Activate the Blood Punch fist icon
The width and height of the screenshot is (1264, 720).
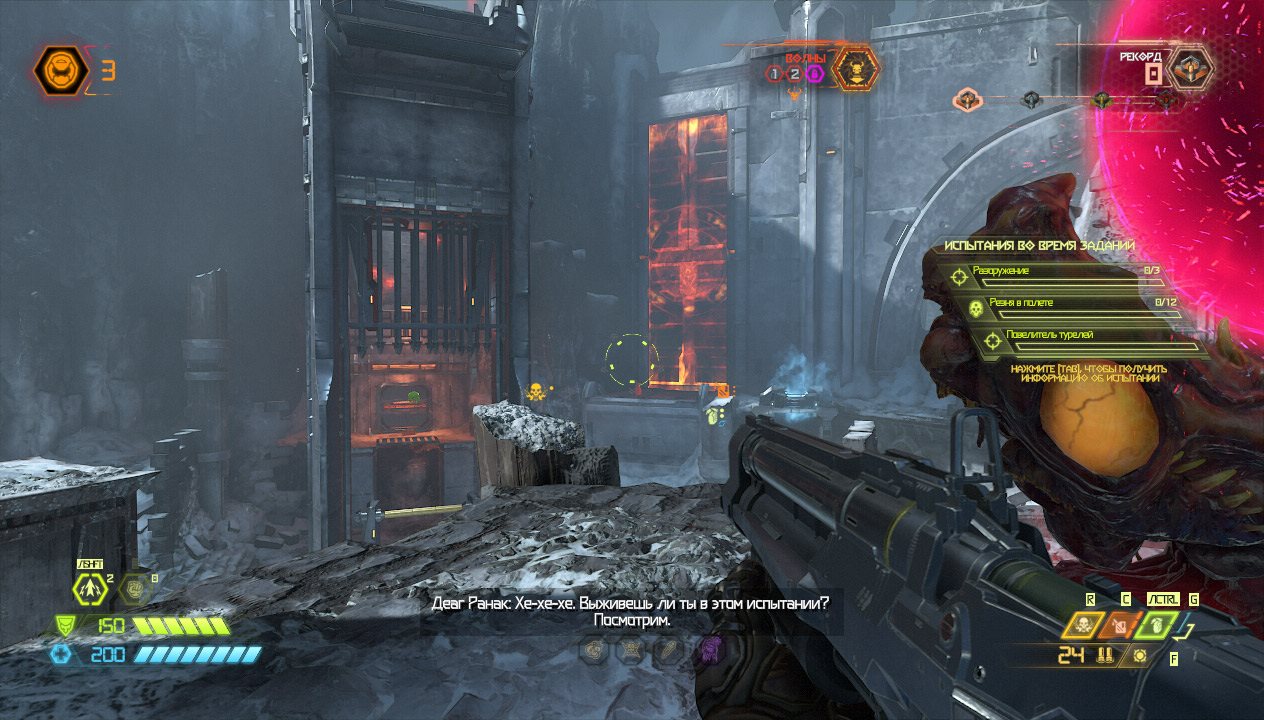pos(135,591)
